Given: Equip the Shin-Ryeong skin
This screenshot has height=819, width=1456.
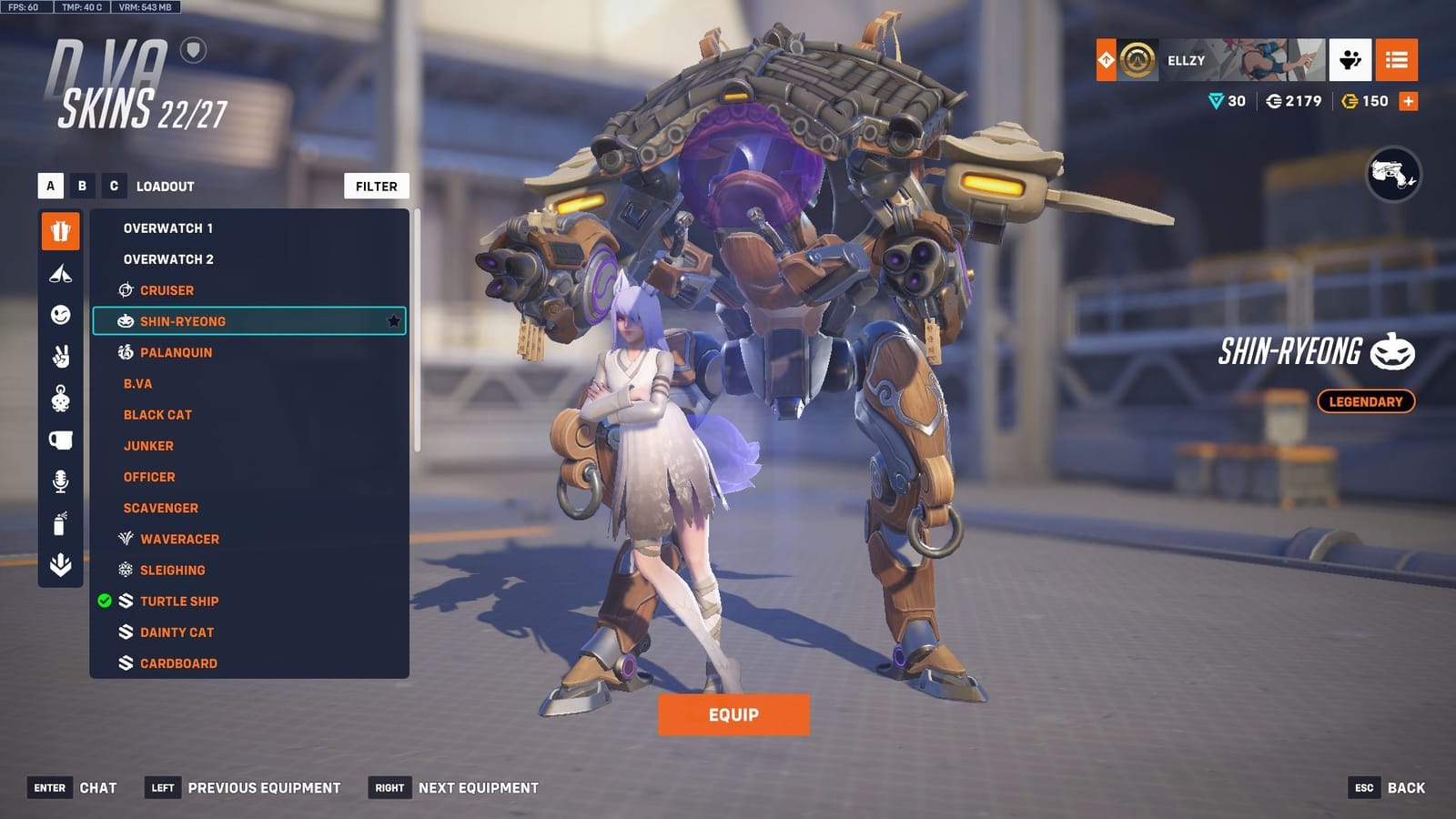Looking at the screenshot, I should [x=733, y=714].
